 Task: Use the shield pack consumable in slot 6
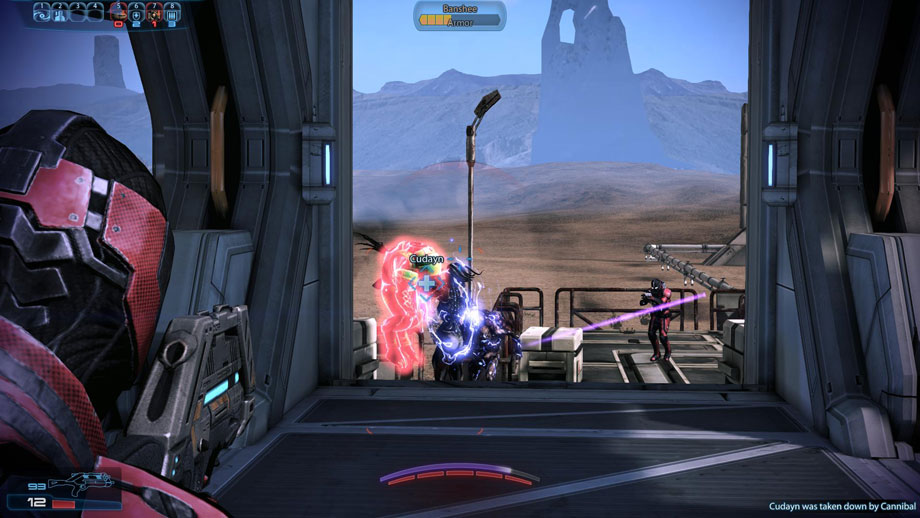(x=137, y=13)
